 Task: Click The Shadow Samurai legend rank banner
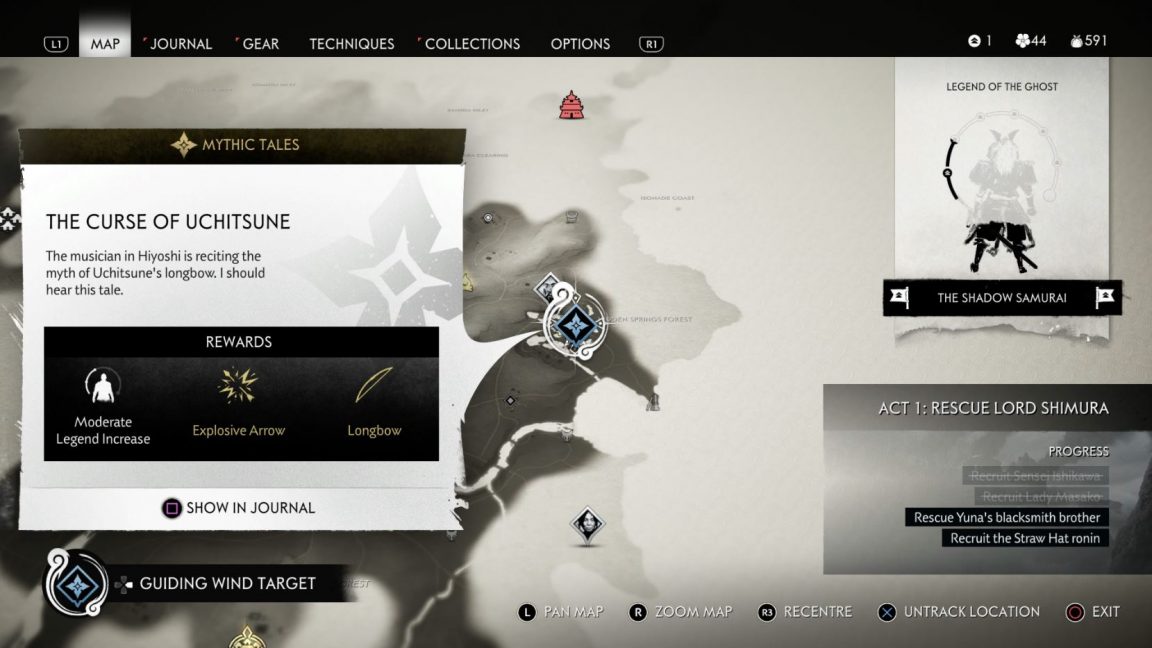pyautogui.click(x=1002, y=297)
